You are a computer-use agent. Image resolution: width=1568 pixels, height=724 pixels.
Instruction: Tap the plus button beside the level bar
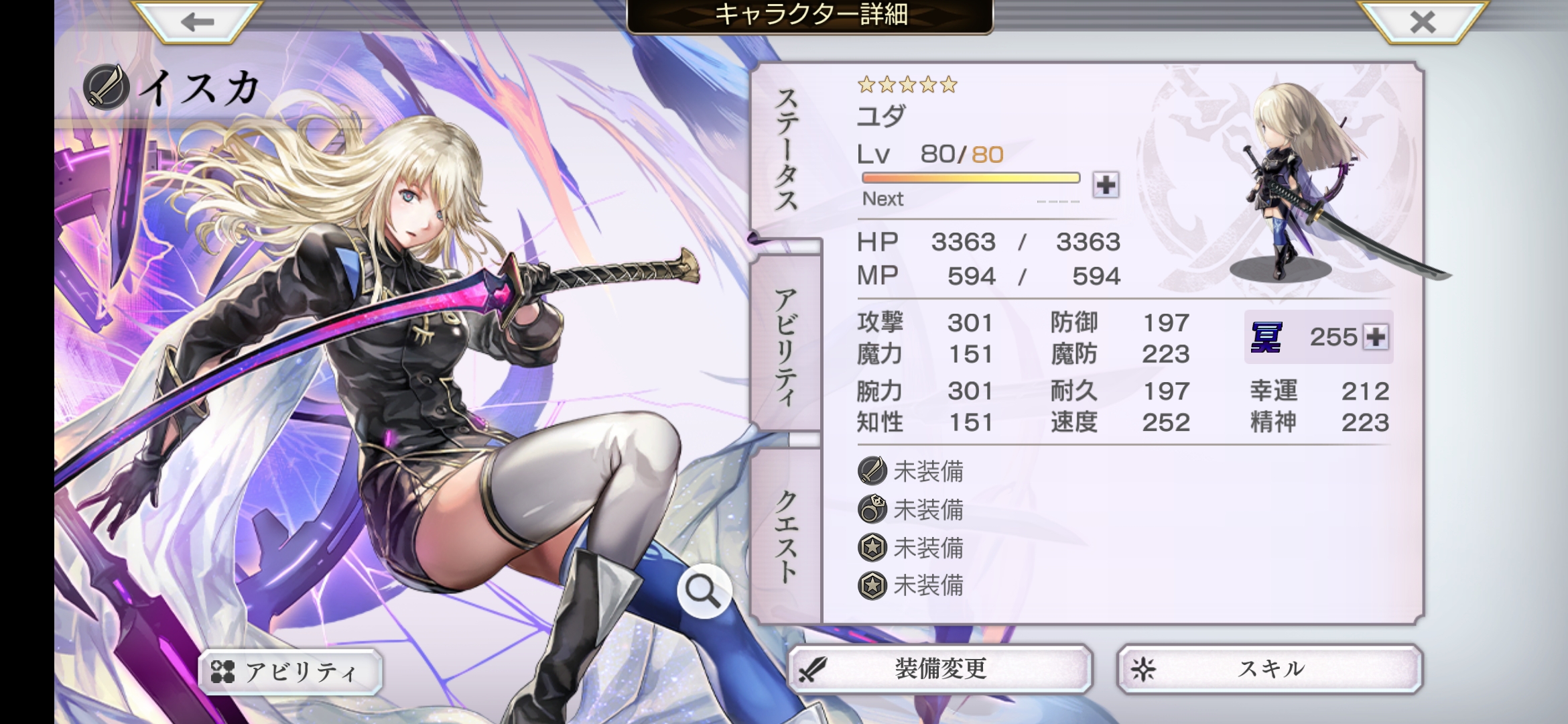click(1106, 184)
